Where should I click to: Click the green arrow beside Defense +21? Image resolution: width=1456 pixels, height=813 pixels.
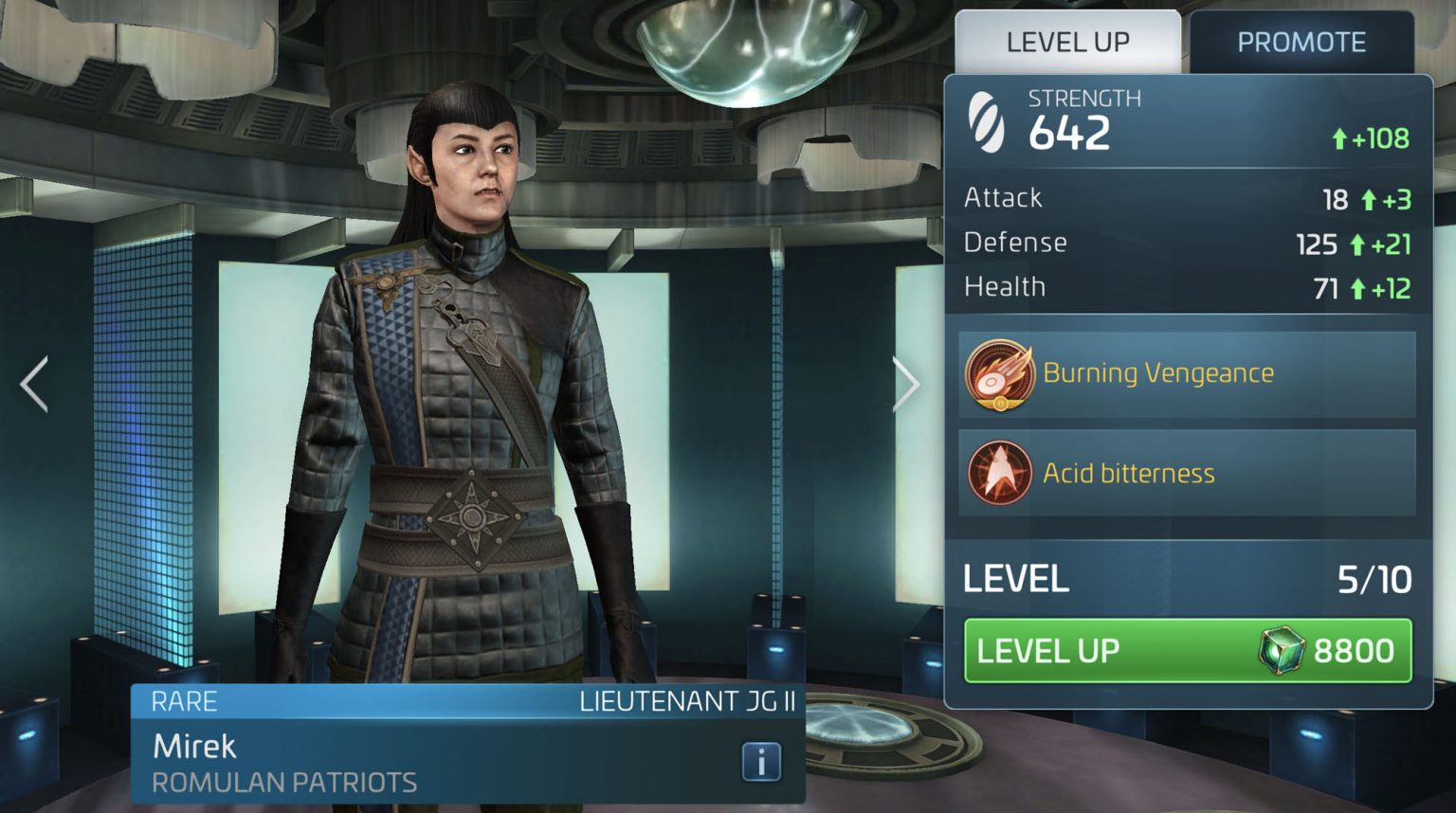click(x=1357, y=244)
